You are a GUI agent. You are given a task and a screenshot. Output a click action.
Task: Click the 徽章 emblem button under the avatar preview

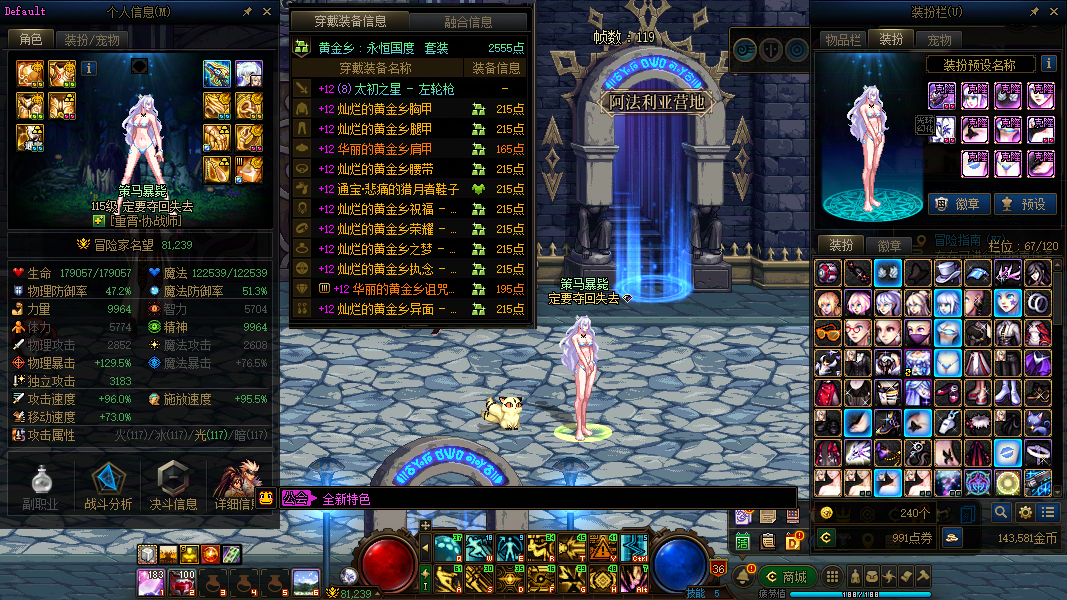958,204
